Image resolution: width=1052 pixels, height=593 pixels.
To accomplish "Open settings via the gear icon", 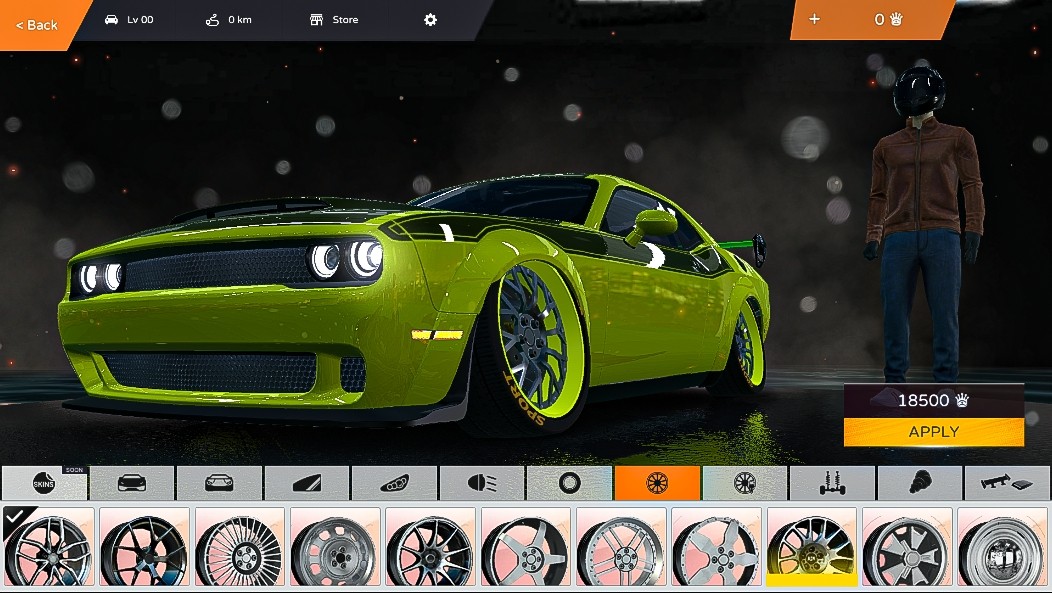I will point(431,20).
